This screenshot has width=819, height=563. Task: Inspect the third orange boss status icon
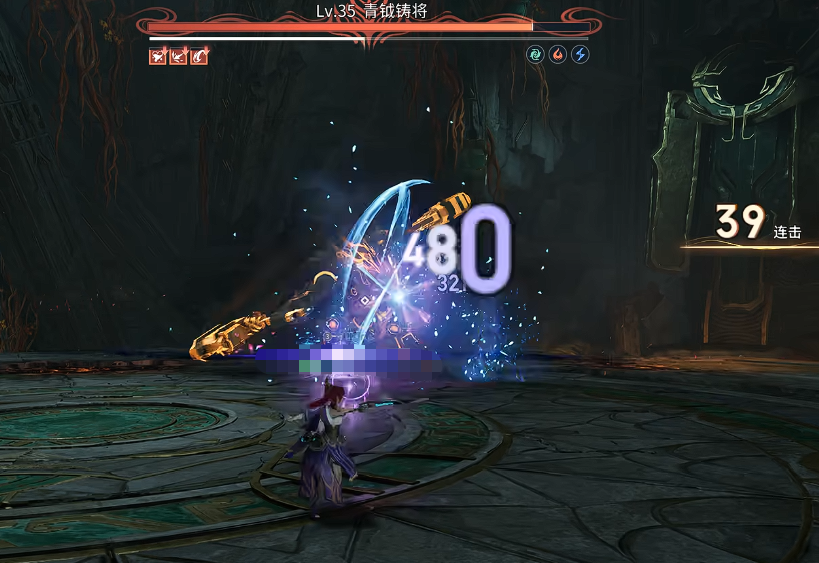(x=200, y=56)
